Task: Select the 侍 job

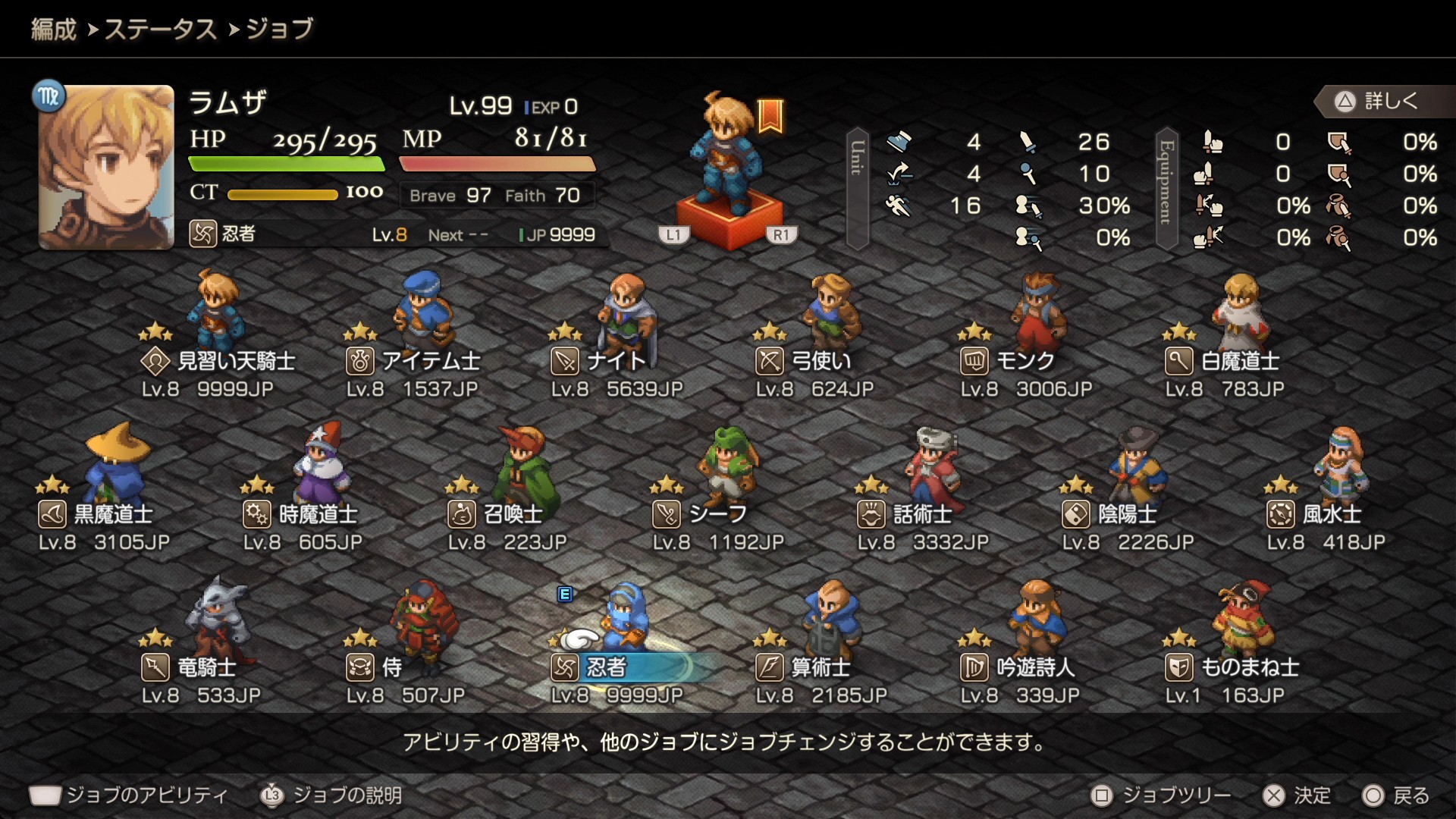Action: (x=374, y=667)
